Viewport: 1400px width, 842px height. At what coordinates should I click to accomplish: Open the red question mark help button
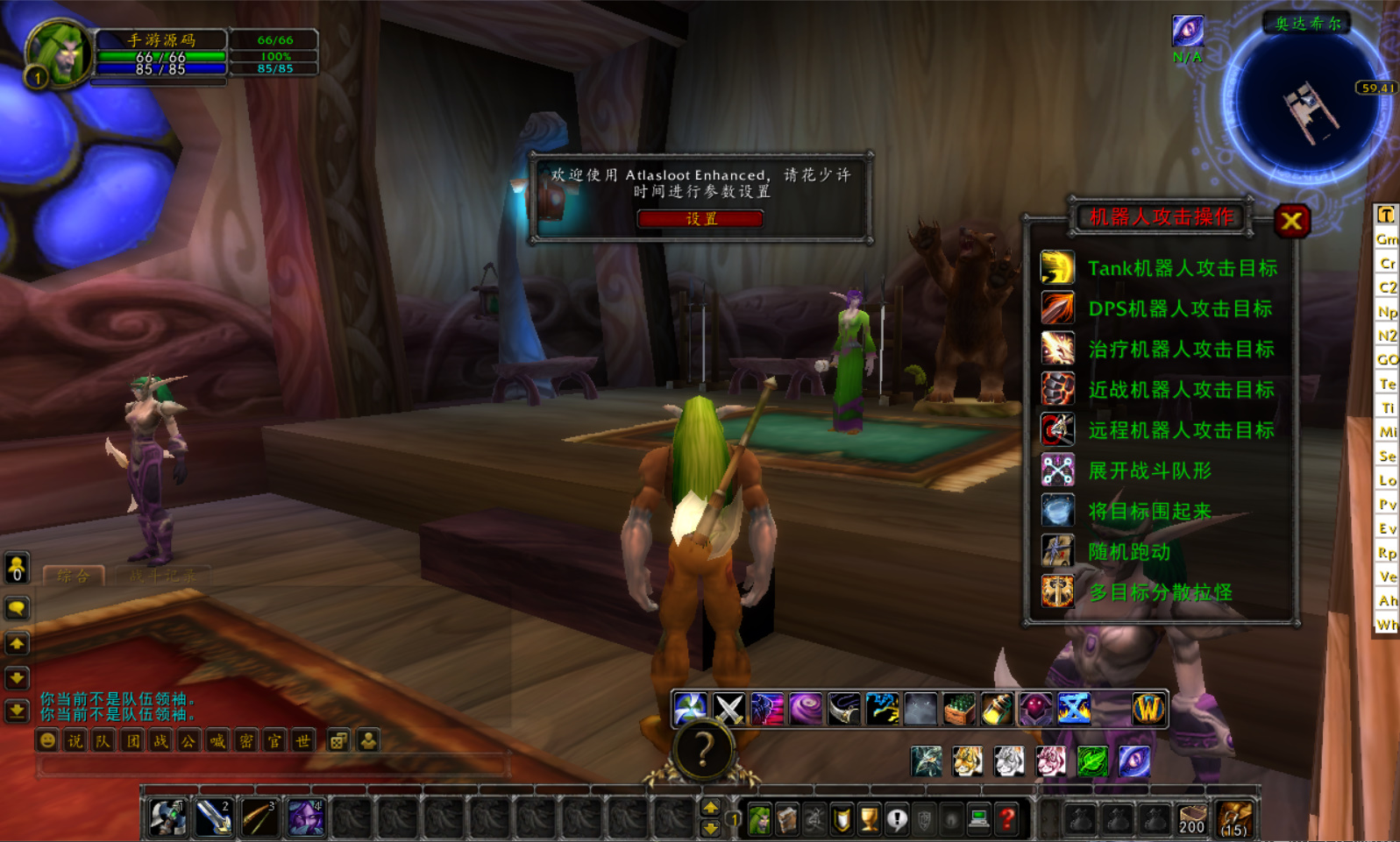(x=1007, y=819)
